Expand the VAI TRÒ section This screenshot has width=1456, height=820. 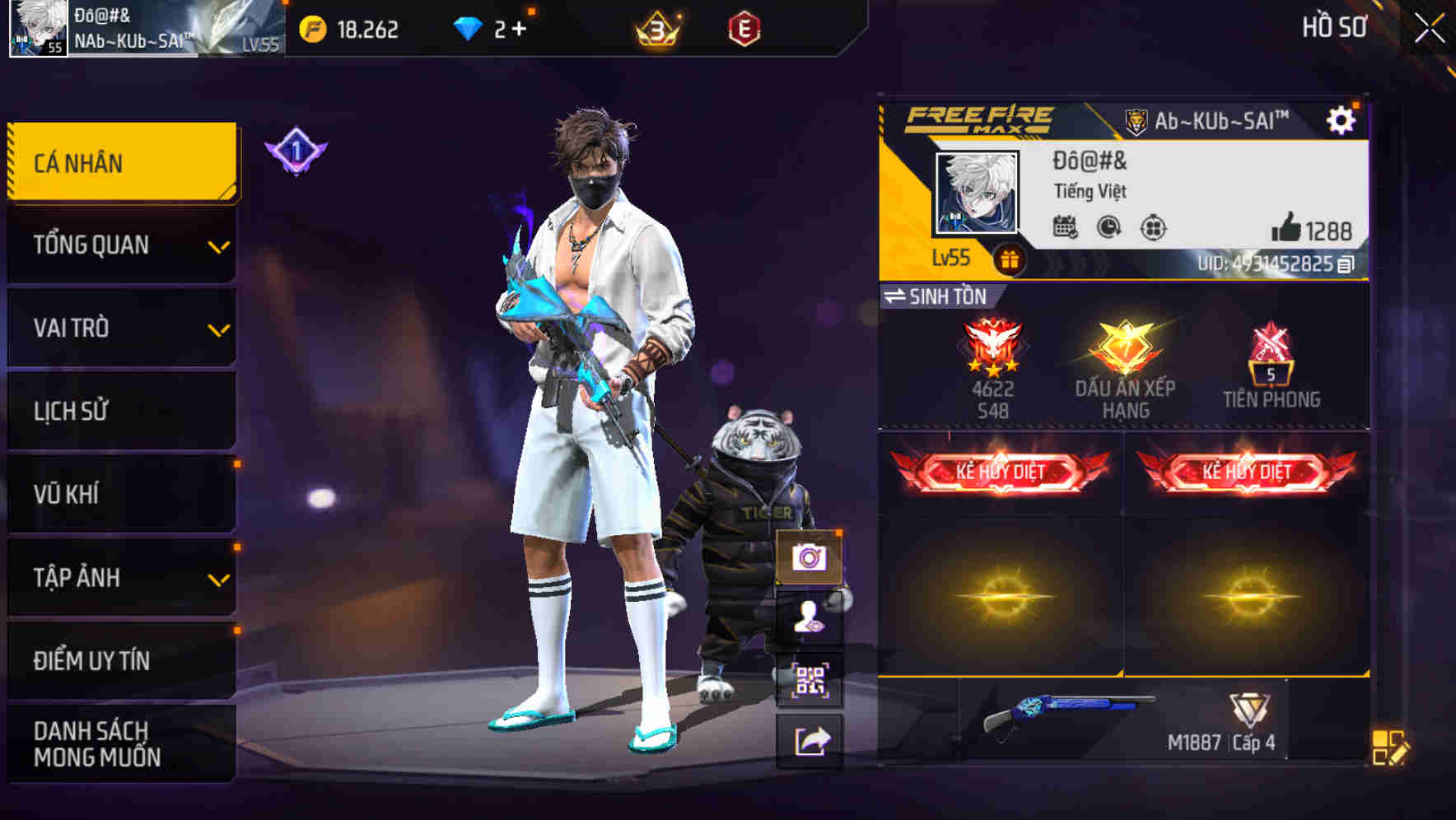coord(120,328)
